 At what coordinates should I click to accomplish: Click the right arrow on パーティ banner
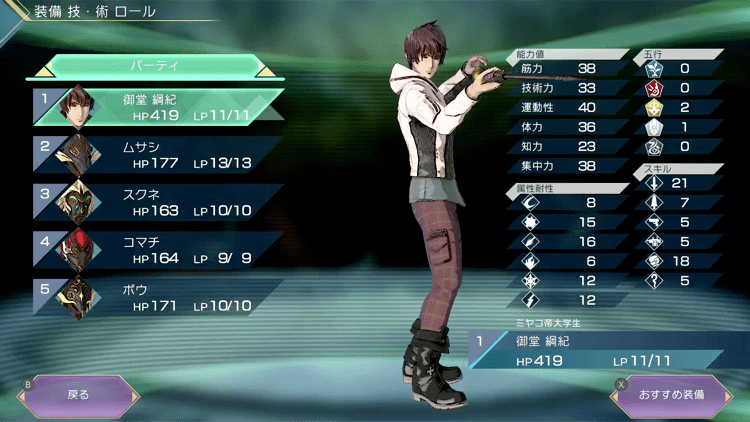click(266, 70)
